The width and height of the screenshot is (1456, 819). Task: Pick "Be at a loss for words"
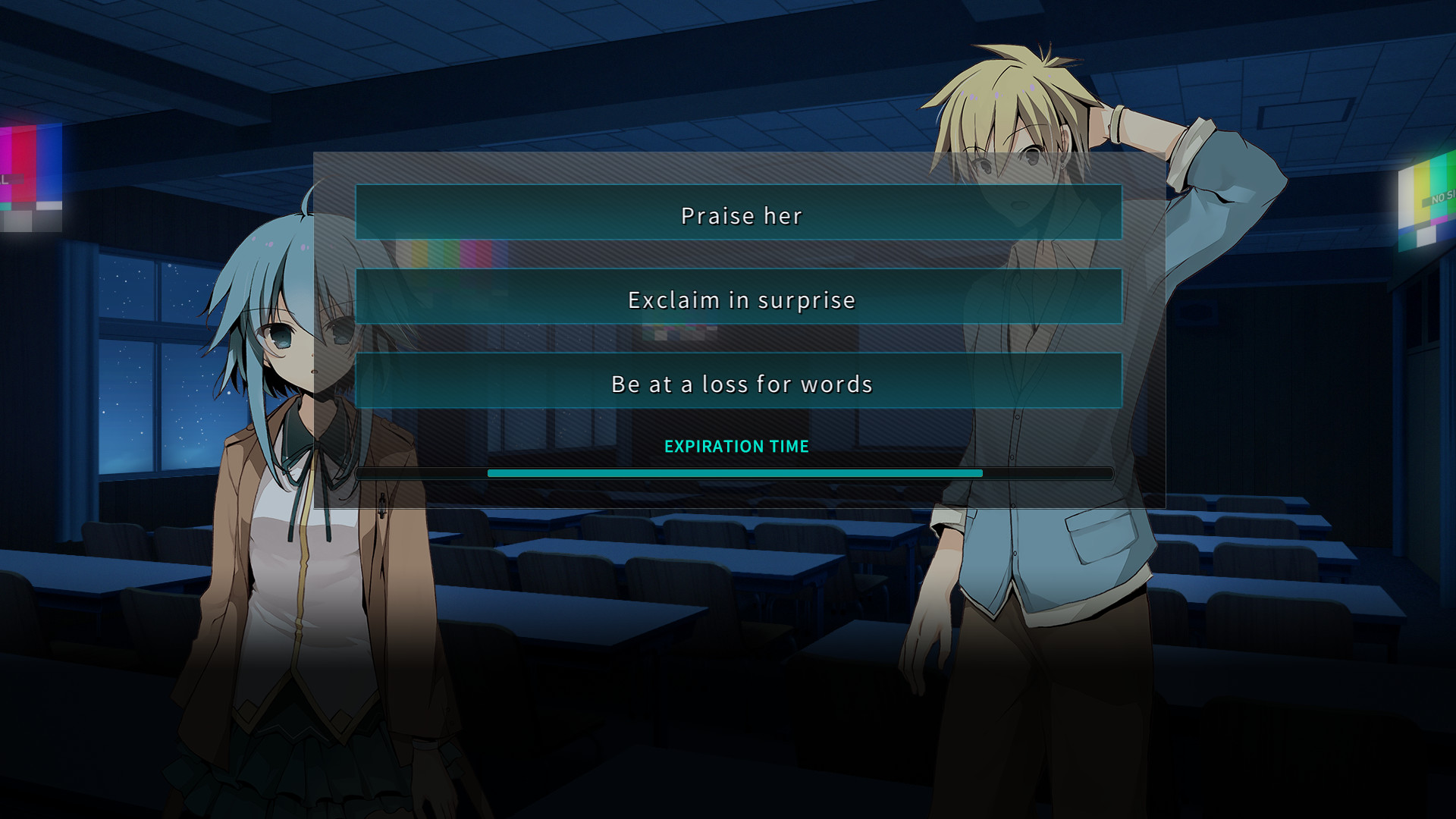[742, 384]
